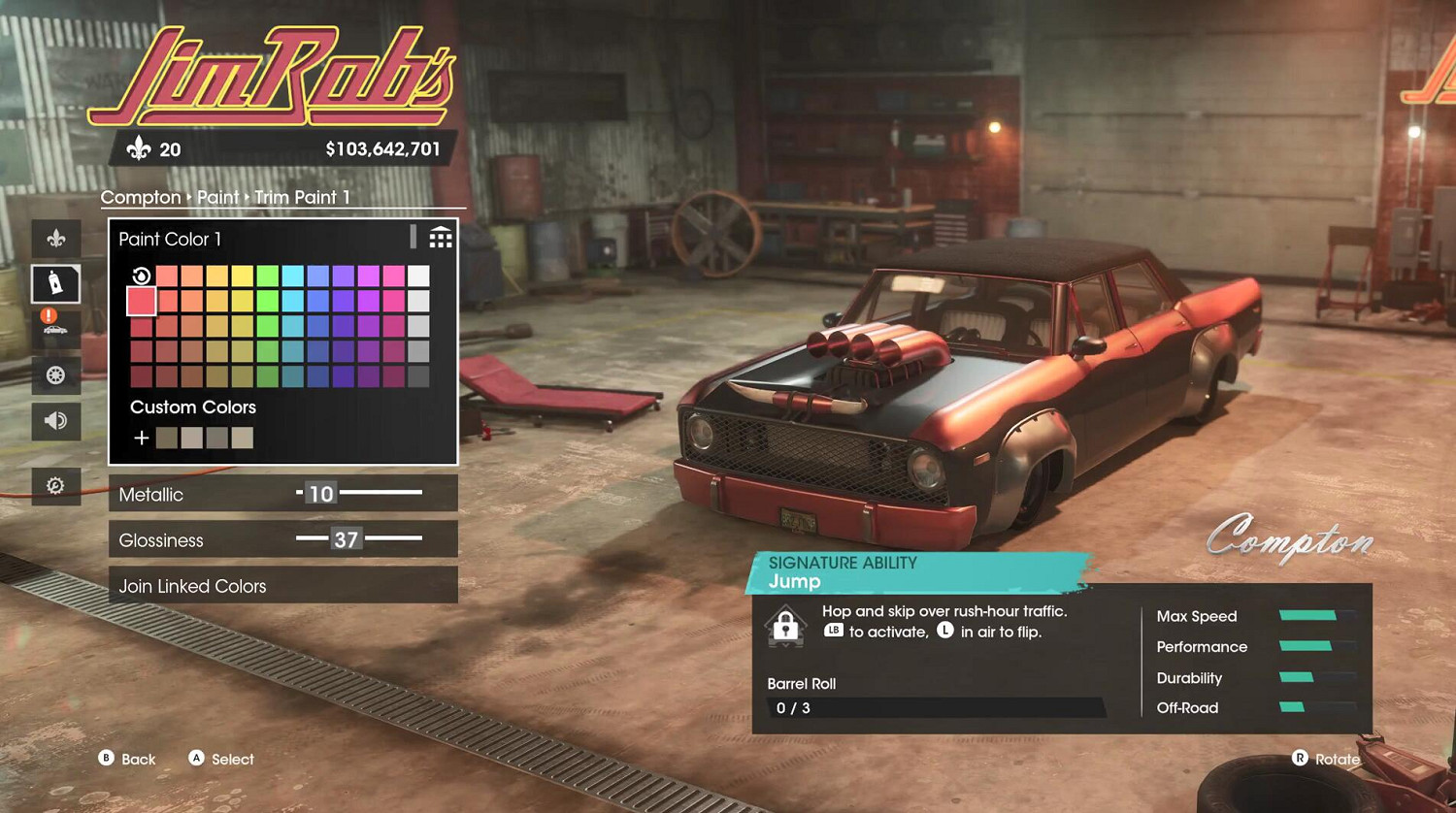Choose Join Linked Colors
The width and height of the screenshot is (1456, 813).
[x=282, y=586]
